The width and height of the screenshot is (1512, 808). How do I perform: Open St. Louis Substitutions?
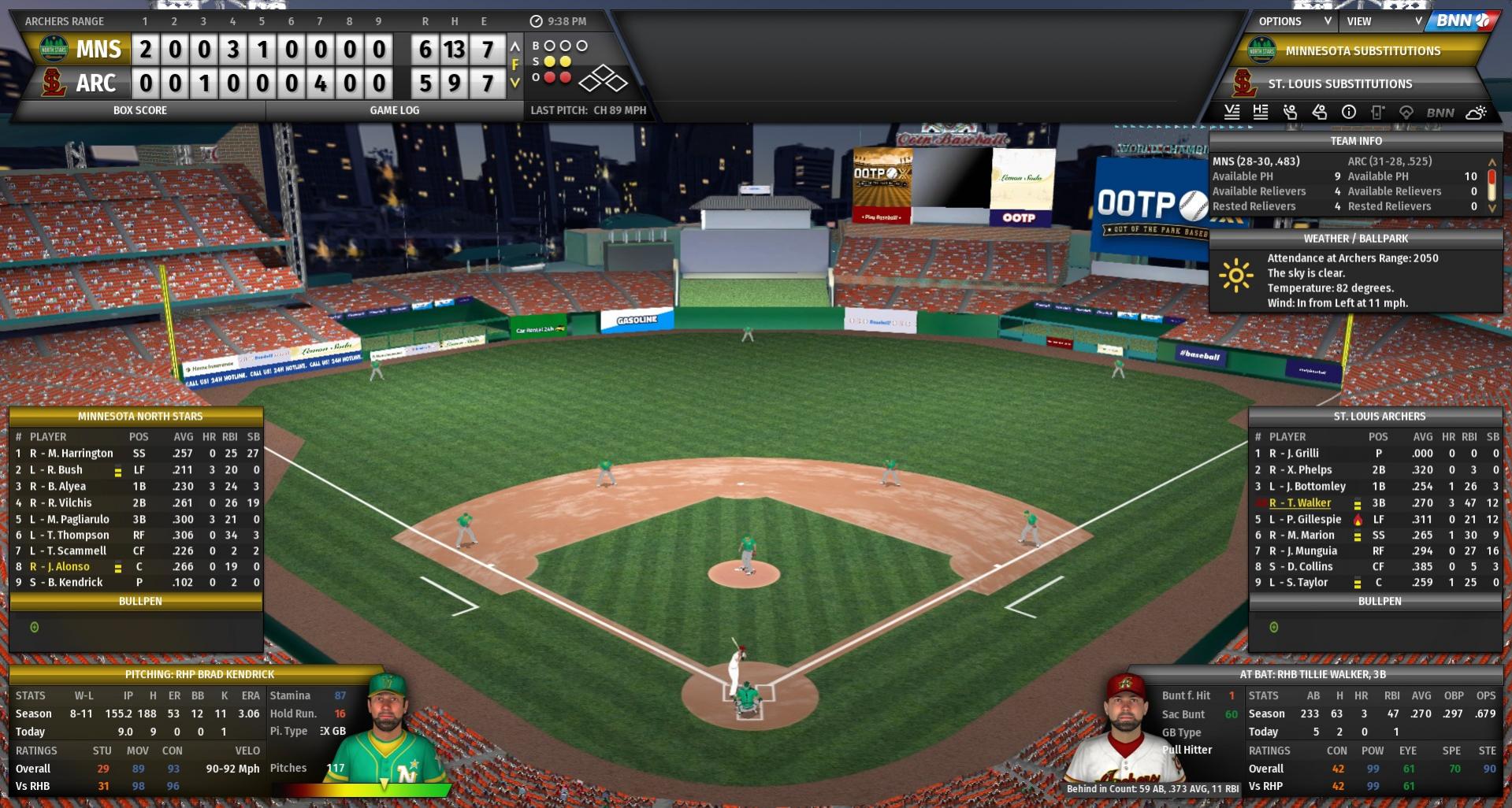click(x=1339, y=83)
